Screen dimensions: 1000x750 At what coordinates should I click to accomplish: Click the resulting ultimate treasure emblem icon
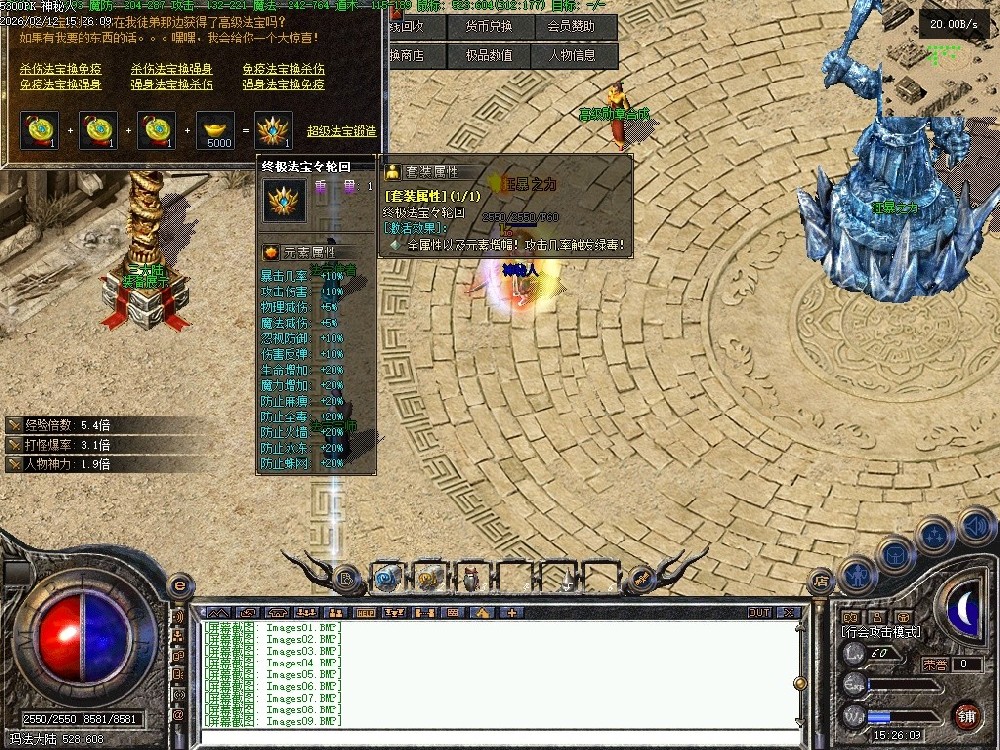(273, 130)
